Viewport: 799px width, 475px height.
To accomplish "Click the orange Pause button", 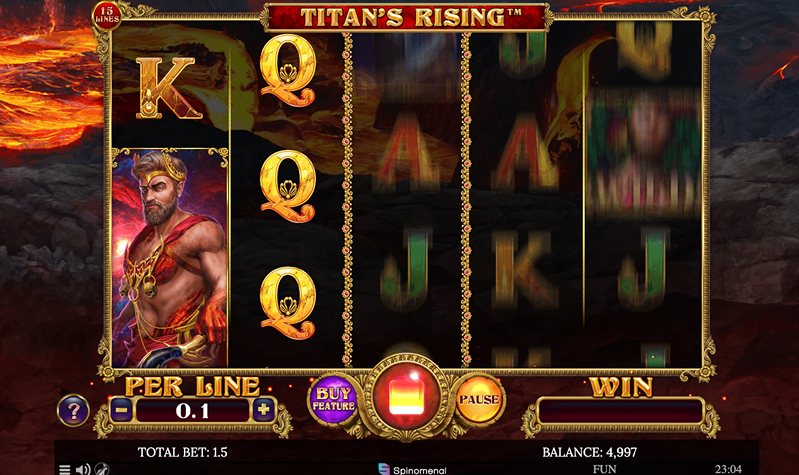I will coord(478,399).
